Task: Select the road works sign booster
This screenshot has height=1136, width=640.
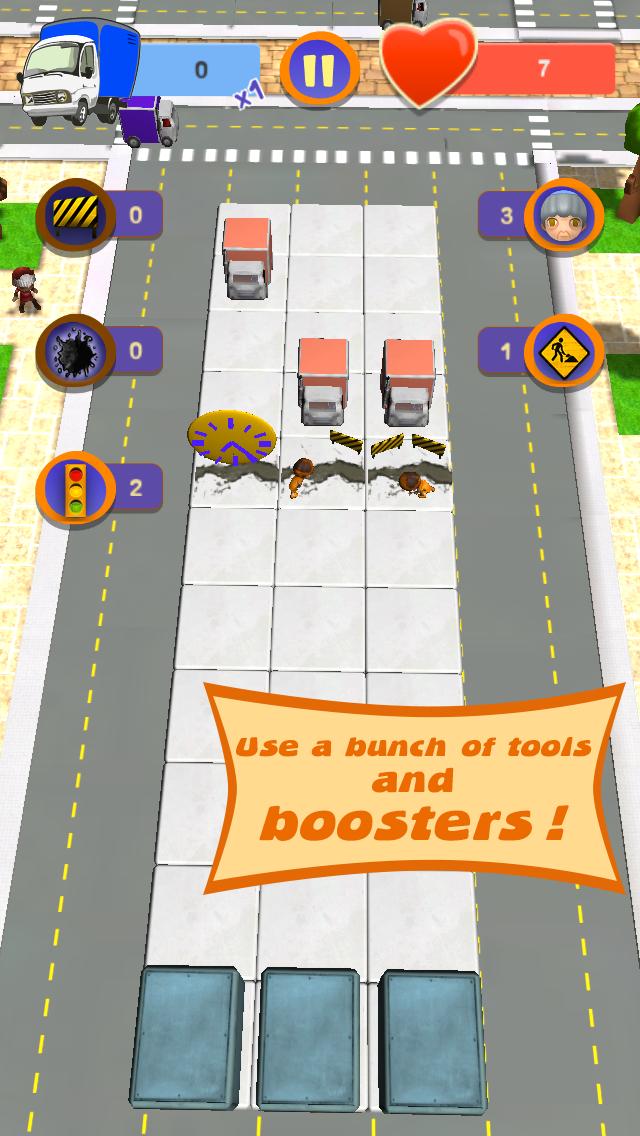Action: (x=564, y=352)
